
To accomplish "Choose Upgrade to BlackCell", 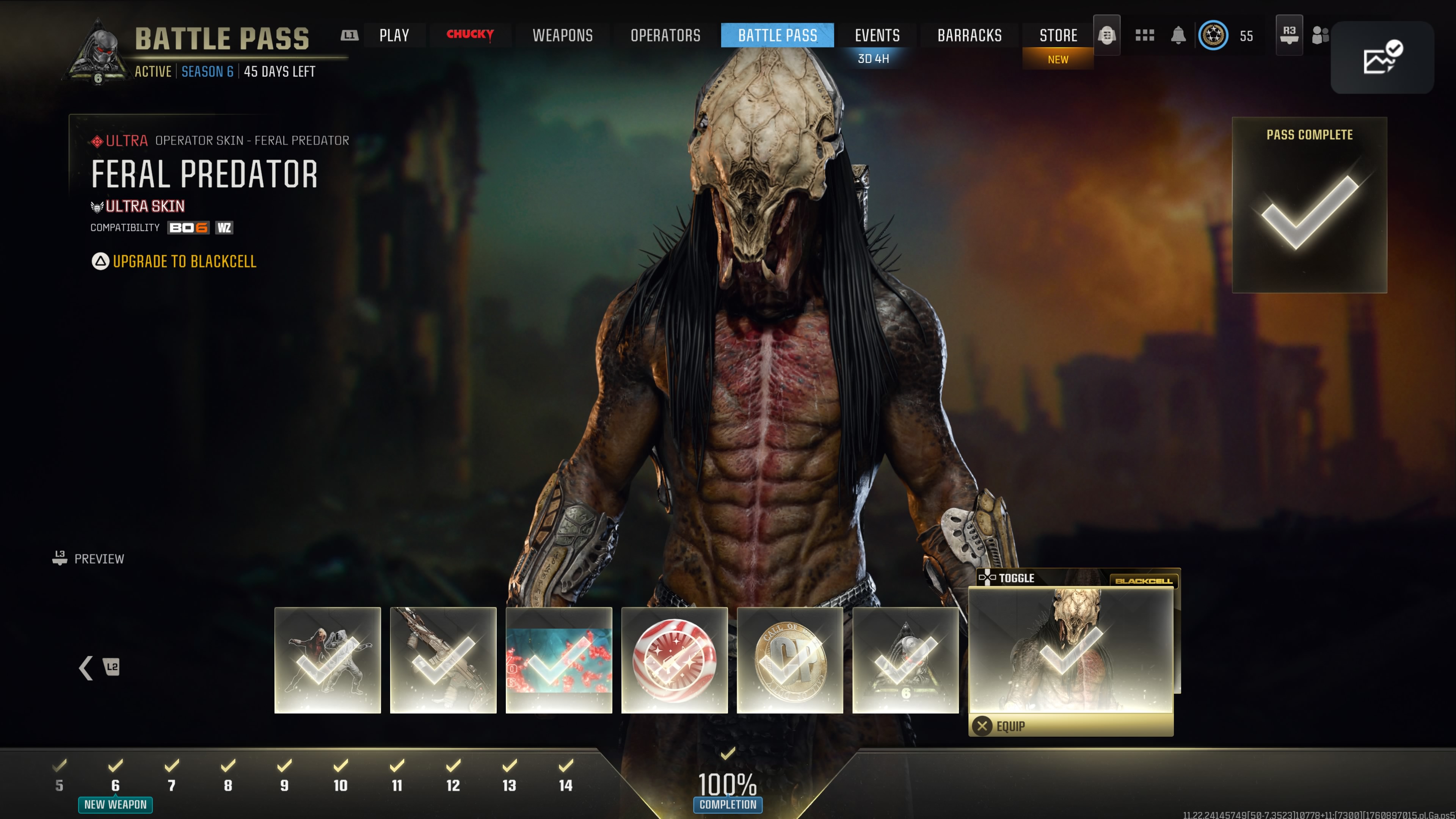I will [x=184, y=262].
